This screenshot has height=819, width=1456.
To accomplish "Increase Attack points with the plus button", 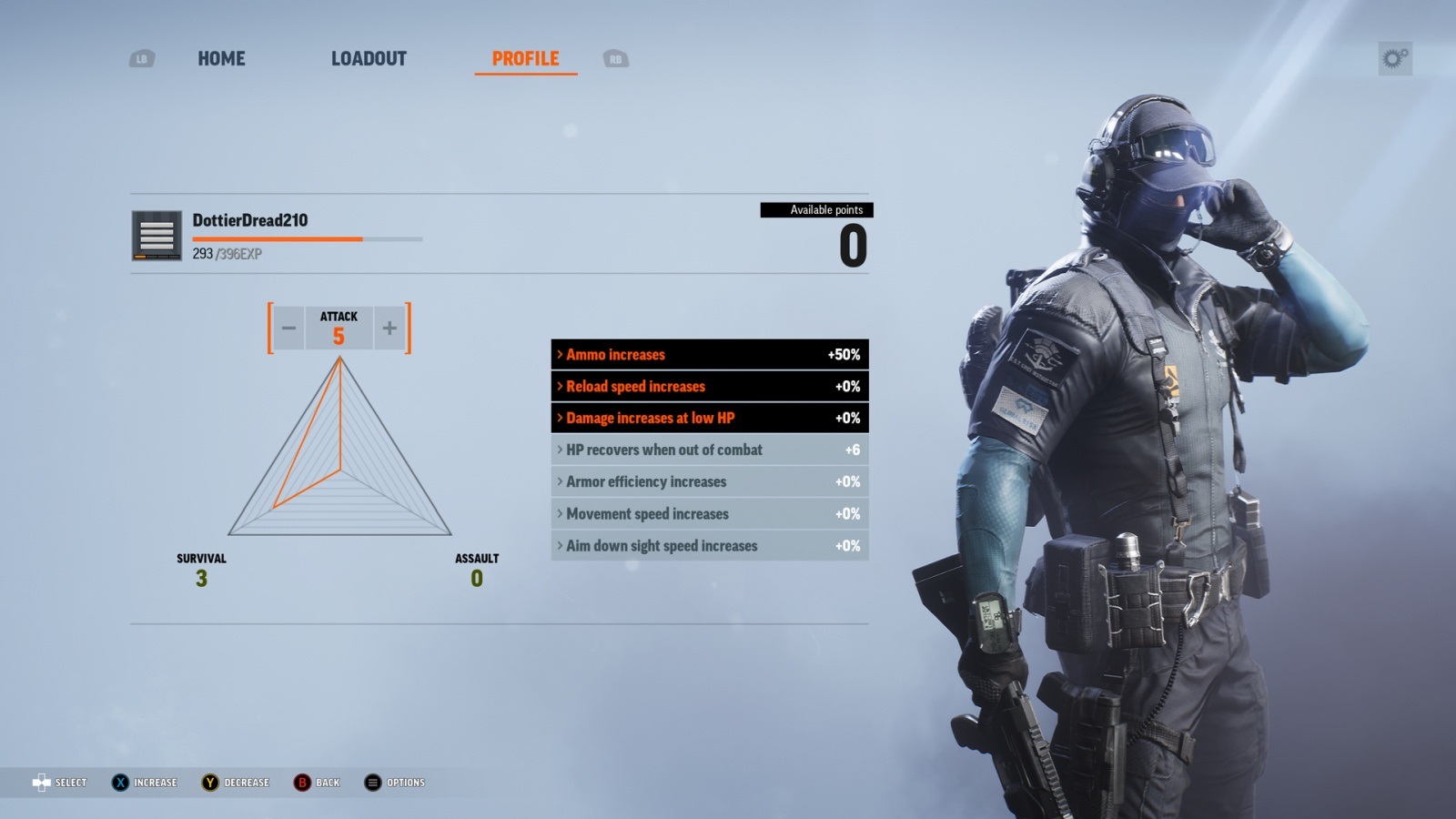I will 389,329.
